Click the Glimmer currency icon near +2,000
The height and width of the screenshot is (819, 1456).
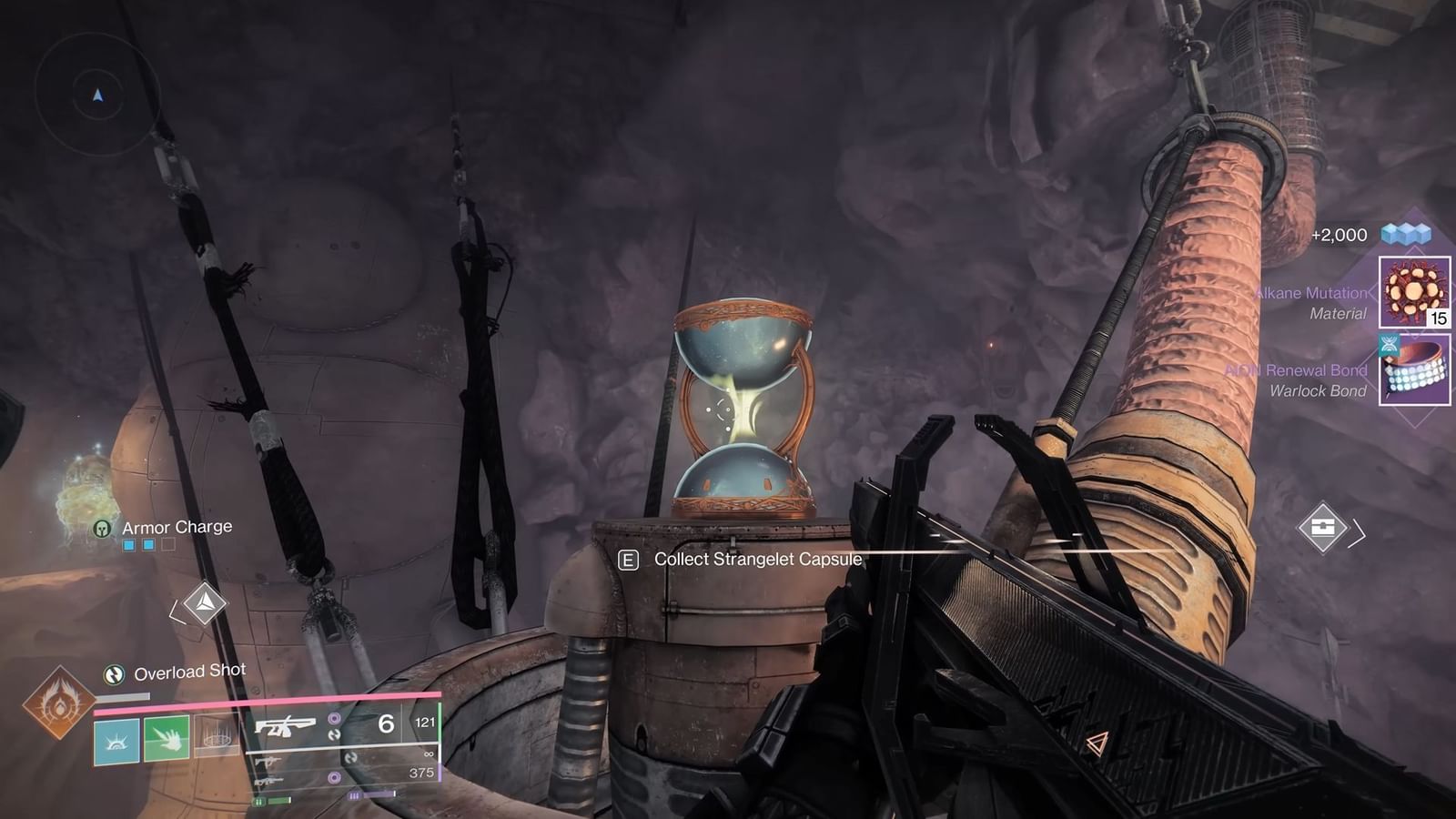coord(1404,234)
